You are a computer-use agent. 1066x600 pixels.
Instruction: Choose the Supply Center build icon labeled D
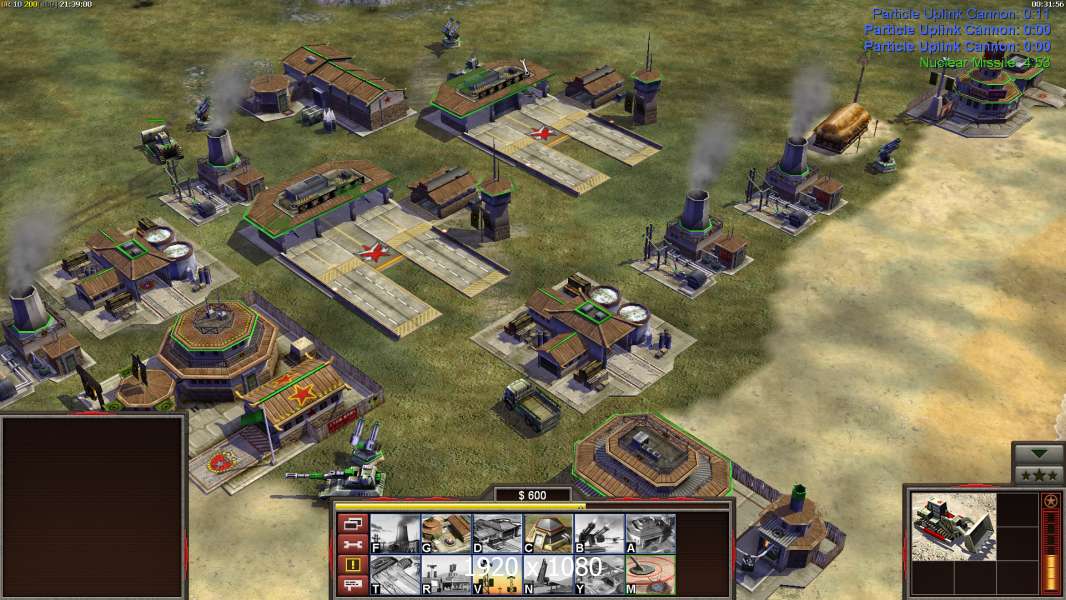(x=497, y=533)
